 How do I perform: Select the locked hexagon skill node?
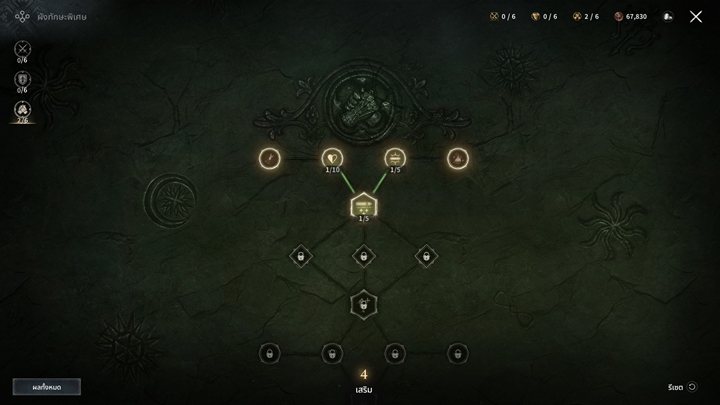[364, 303]
